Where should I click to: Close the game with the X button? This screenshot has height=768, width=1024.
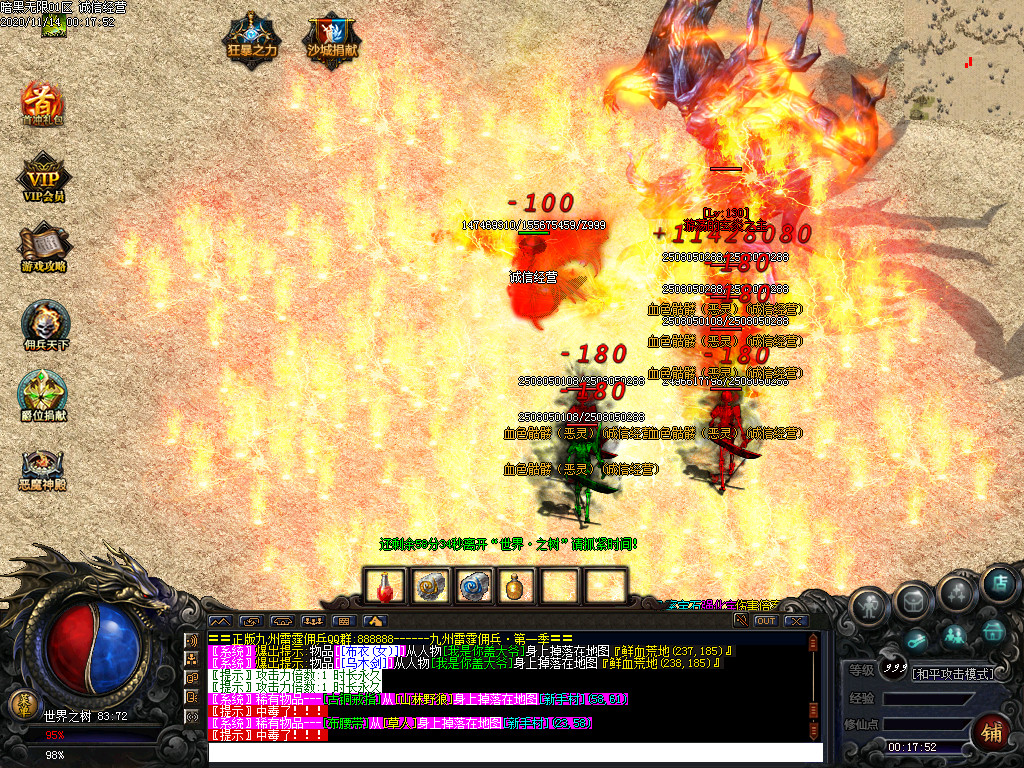[796, 621]
